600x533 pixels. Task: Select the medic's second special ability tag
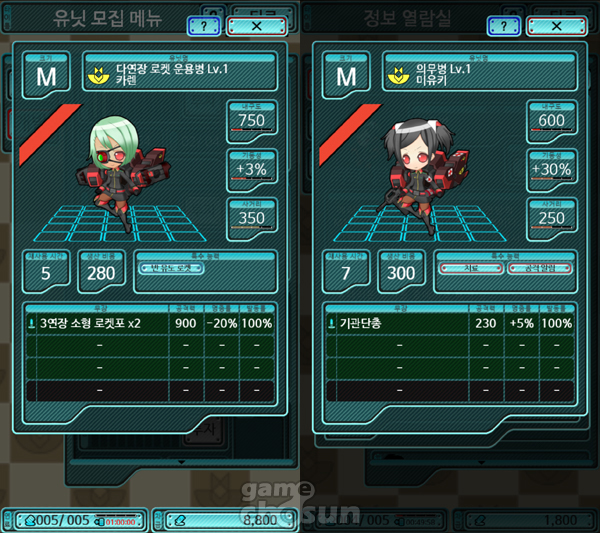click(538, 267)
